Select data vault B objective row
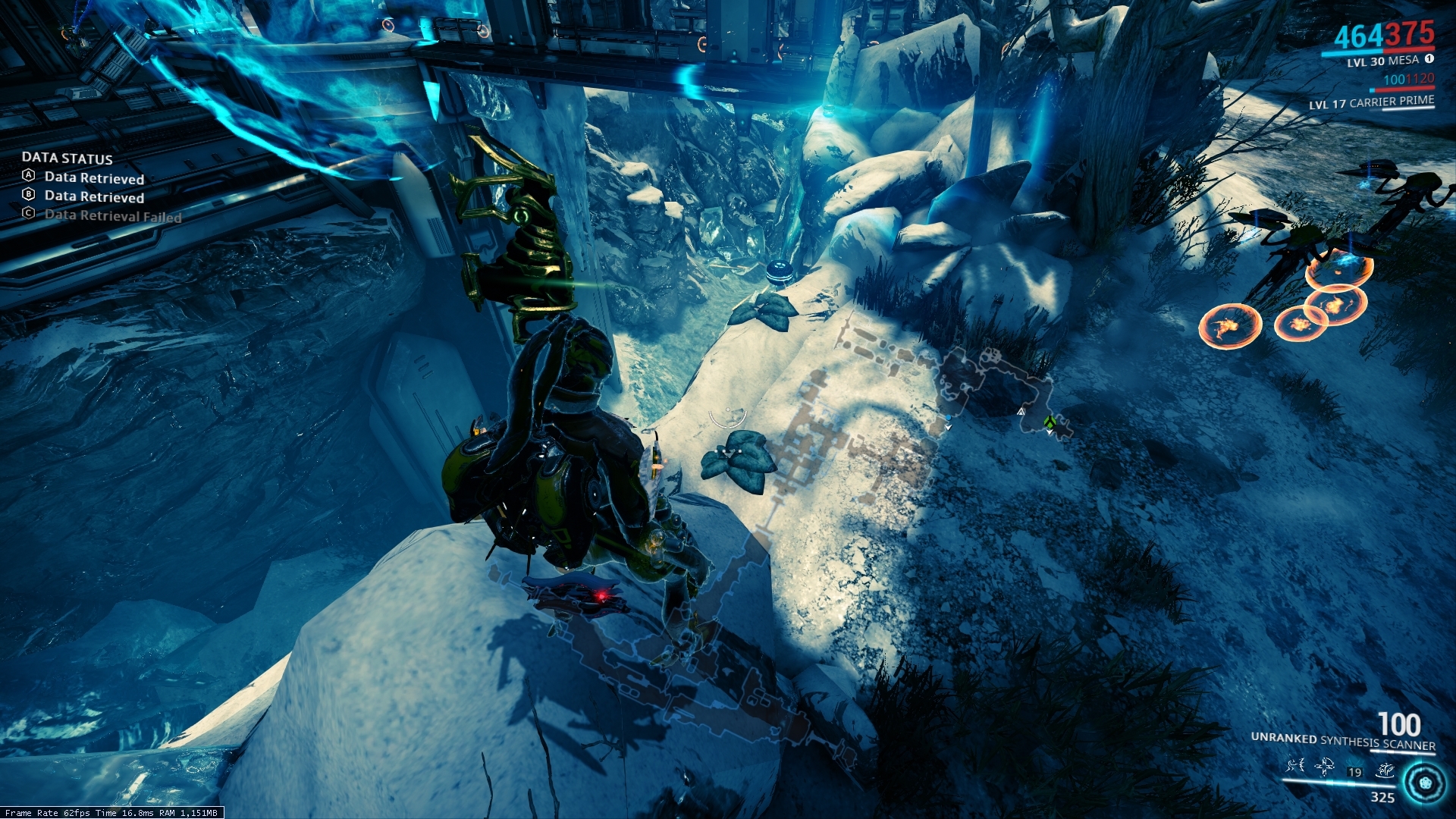 83,196
